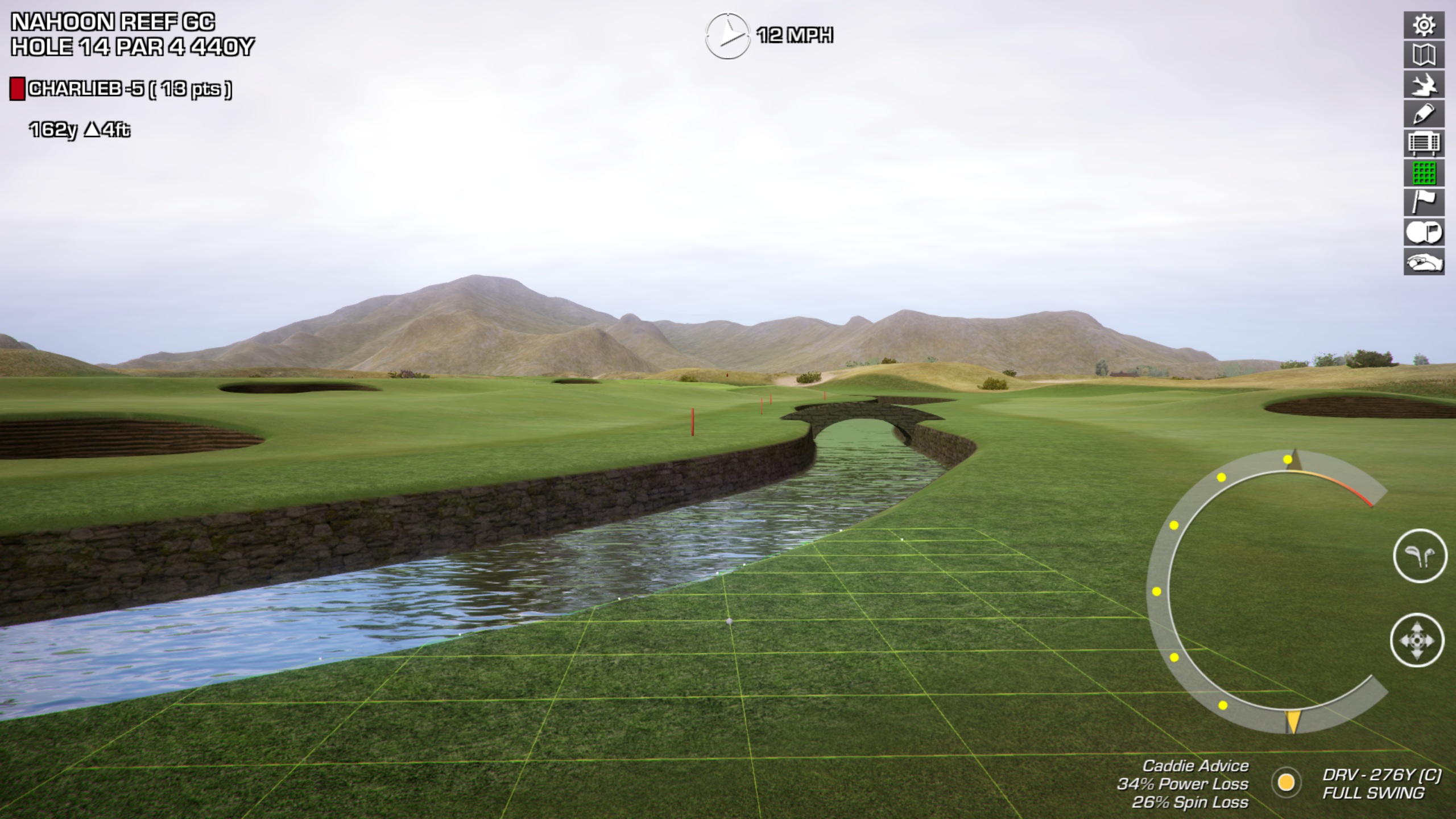The width and height of the screenshot is (1456, 819).
Task: Open the folded course map
Action: tap(1424, 55)
